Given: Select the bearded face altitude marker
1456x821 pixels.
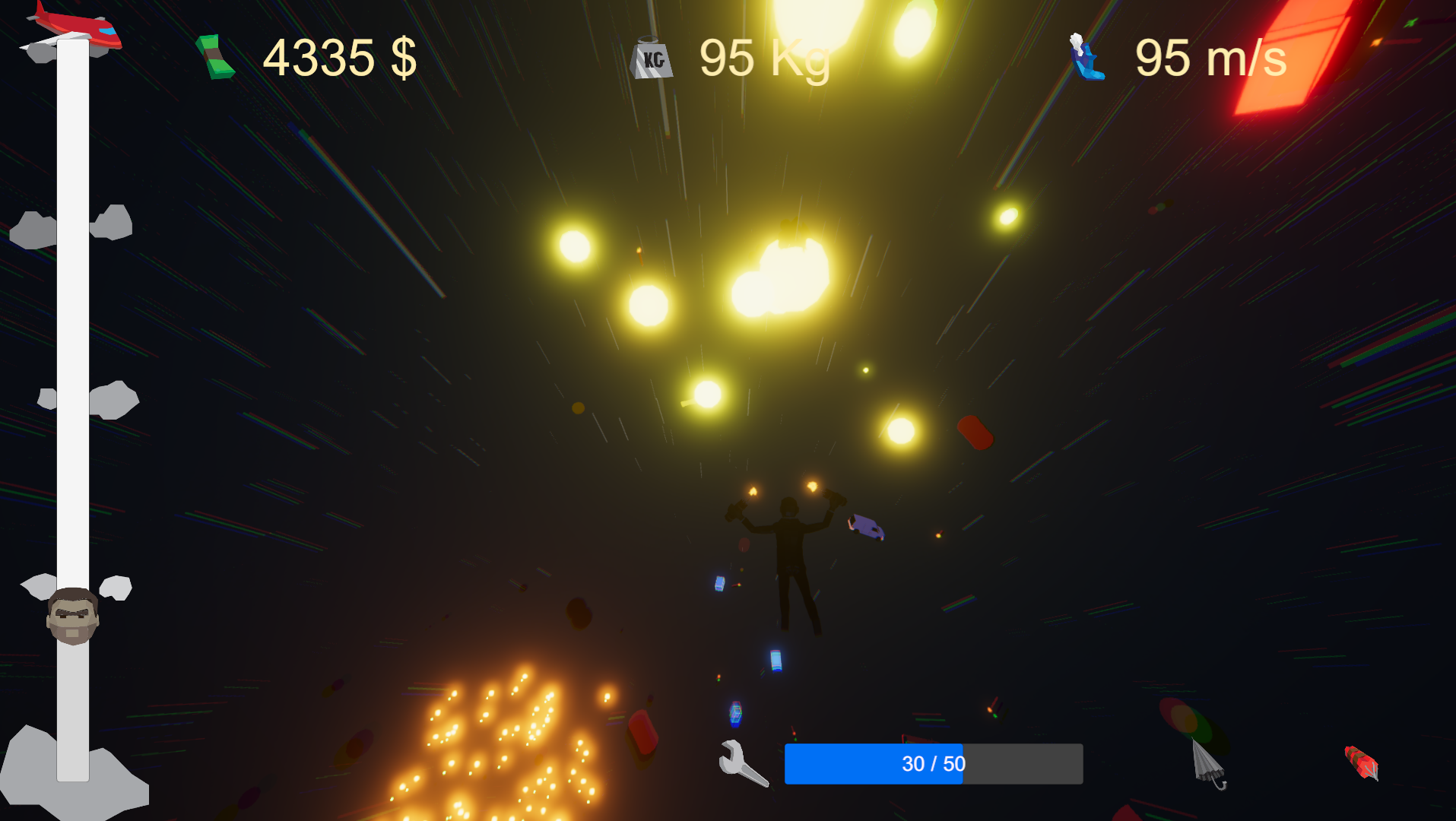Looking at the screenshot, I should (72, 616).
